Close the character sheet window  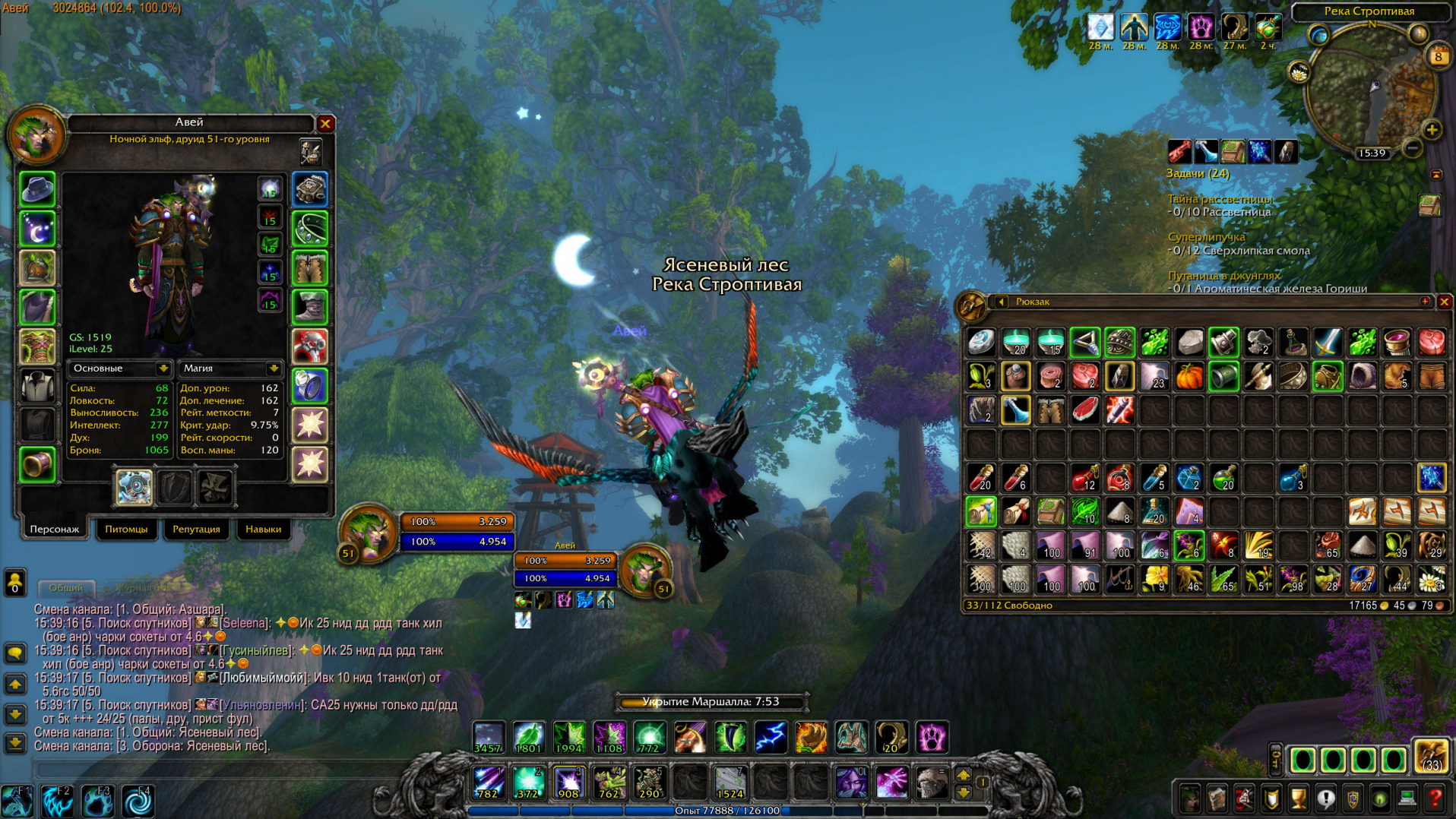coord(325,123)
